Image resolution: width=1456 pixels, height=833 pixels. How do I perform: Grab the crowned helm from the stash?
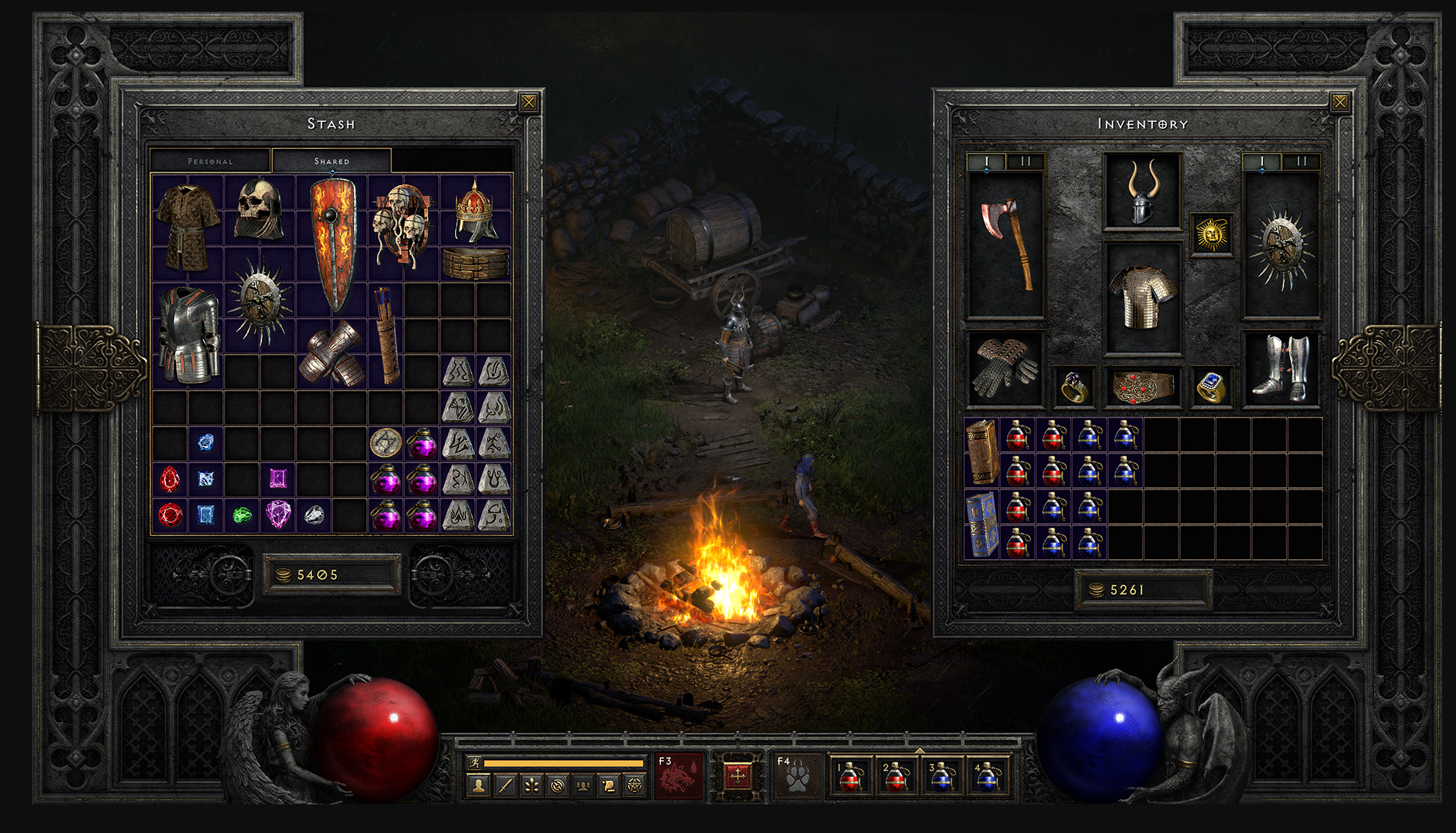coord(476,211)
